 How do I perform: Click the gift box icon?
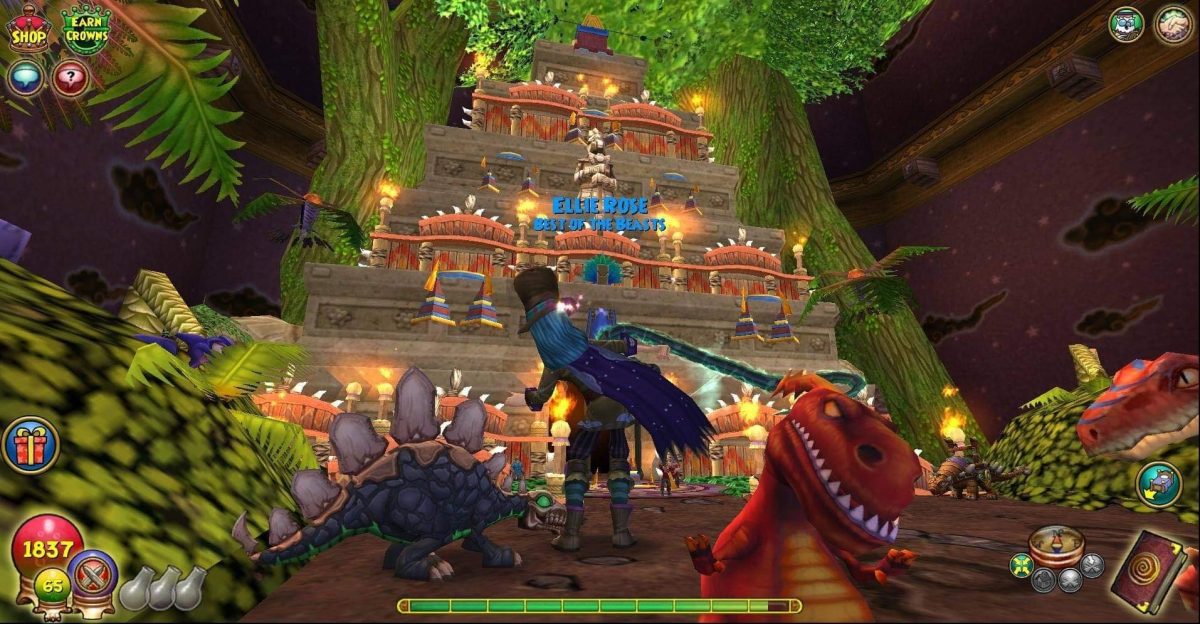pos(30,445)
